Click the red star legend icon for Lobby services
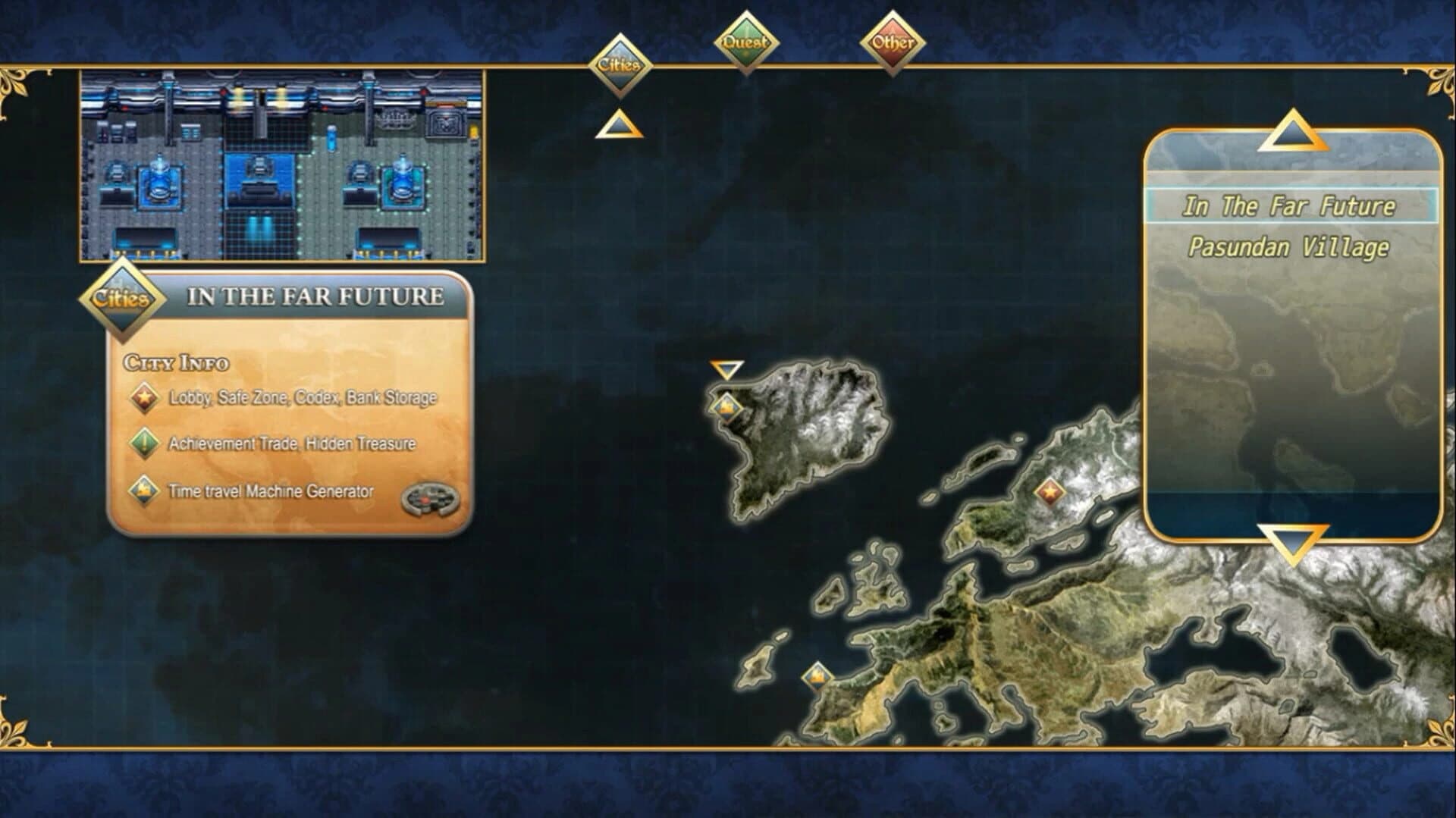This screenshot has height=818, width=1456. (145, 396)
